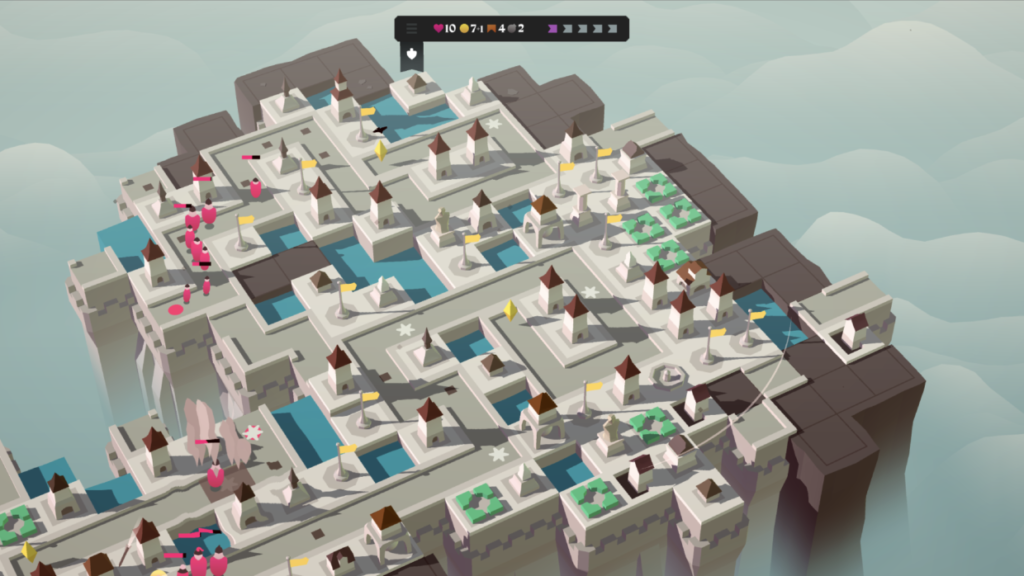Open the hamburger menu in the top bar

[x=411, y=29]
